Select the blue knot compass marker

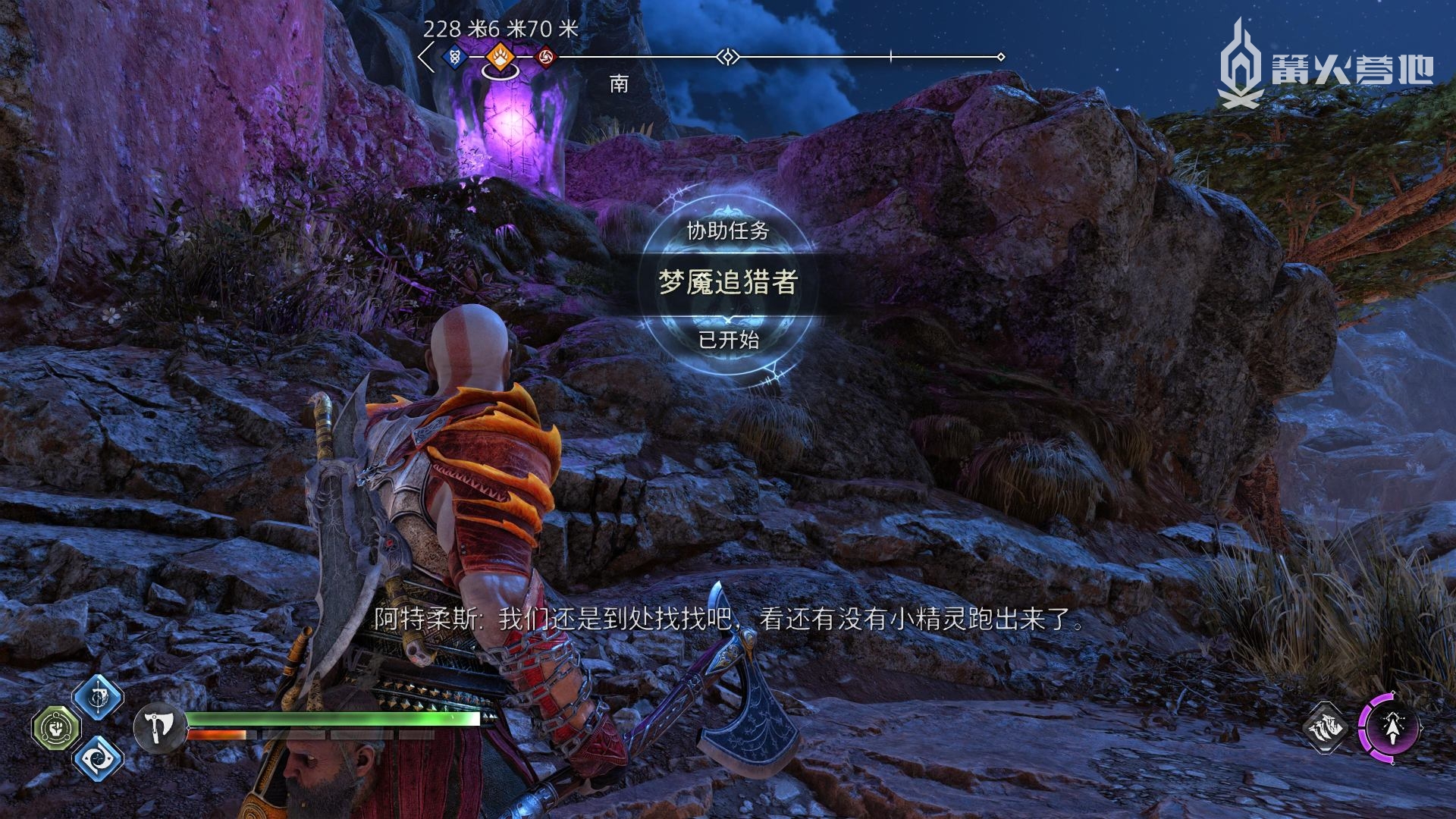(454, 56)
